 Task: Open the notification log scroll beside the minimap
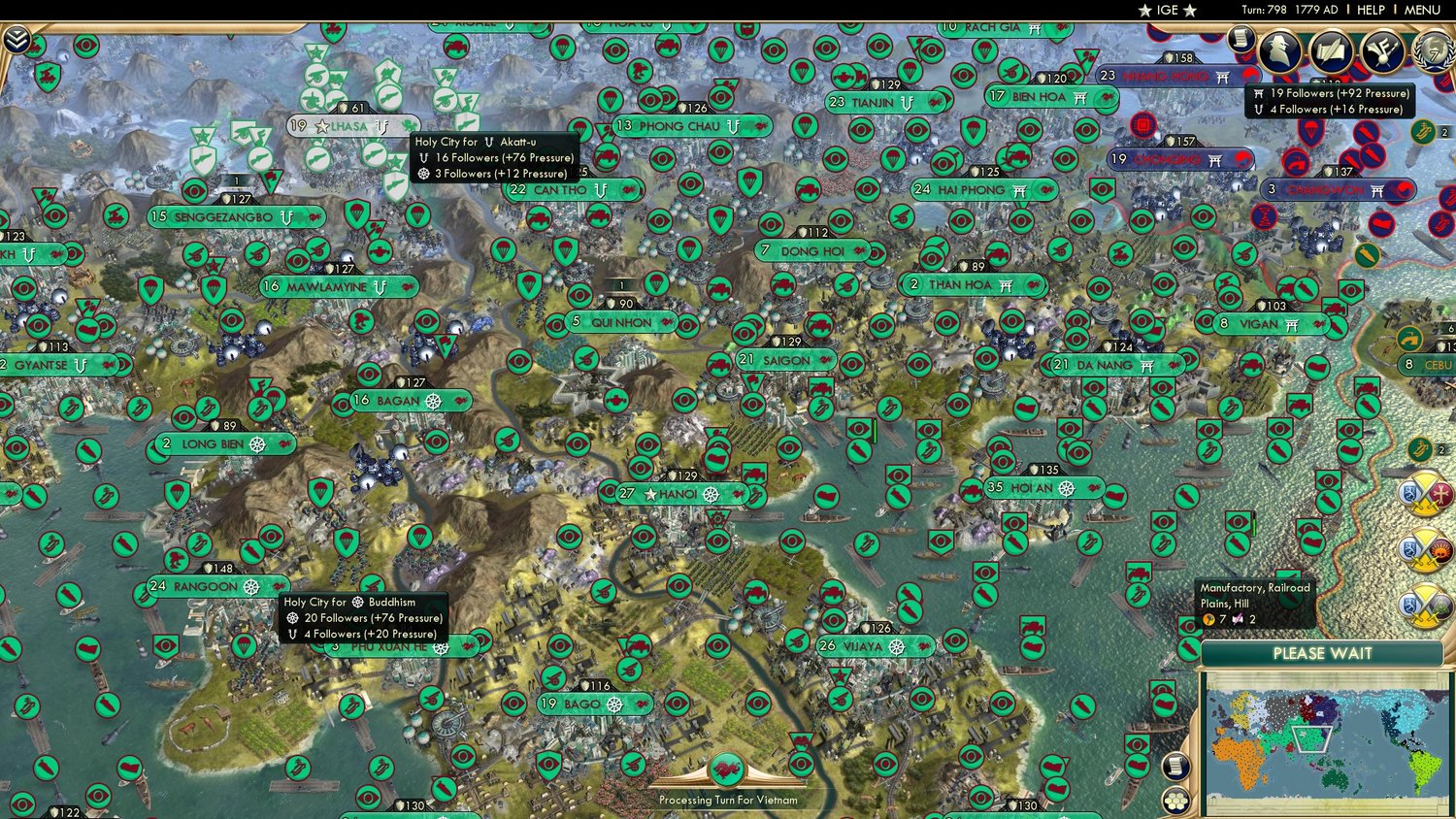click(x=1176, y=766)
